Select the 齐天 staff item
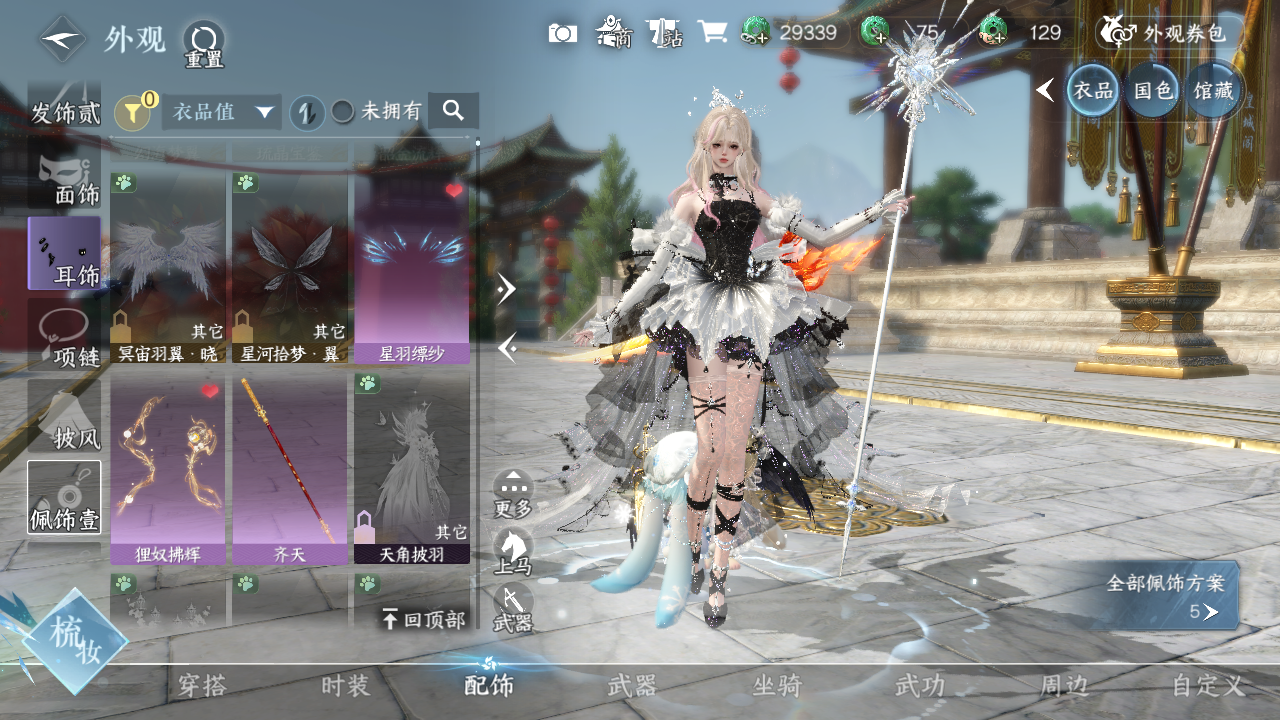Image resolution: width=1280 pixels, height=720 pixels. click(x=289, y=468)
